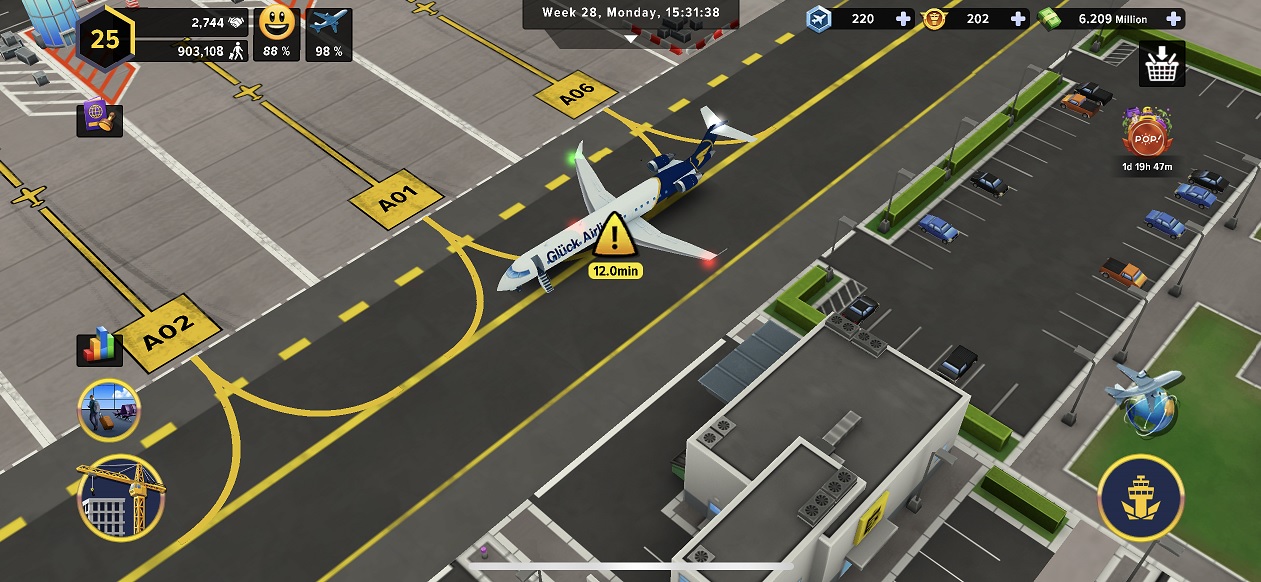This screenshot has width=1261, height=582.
Task: Add more gold coins with the plus
Action: (1017, 19)
